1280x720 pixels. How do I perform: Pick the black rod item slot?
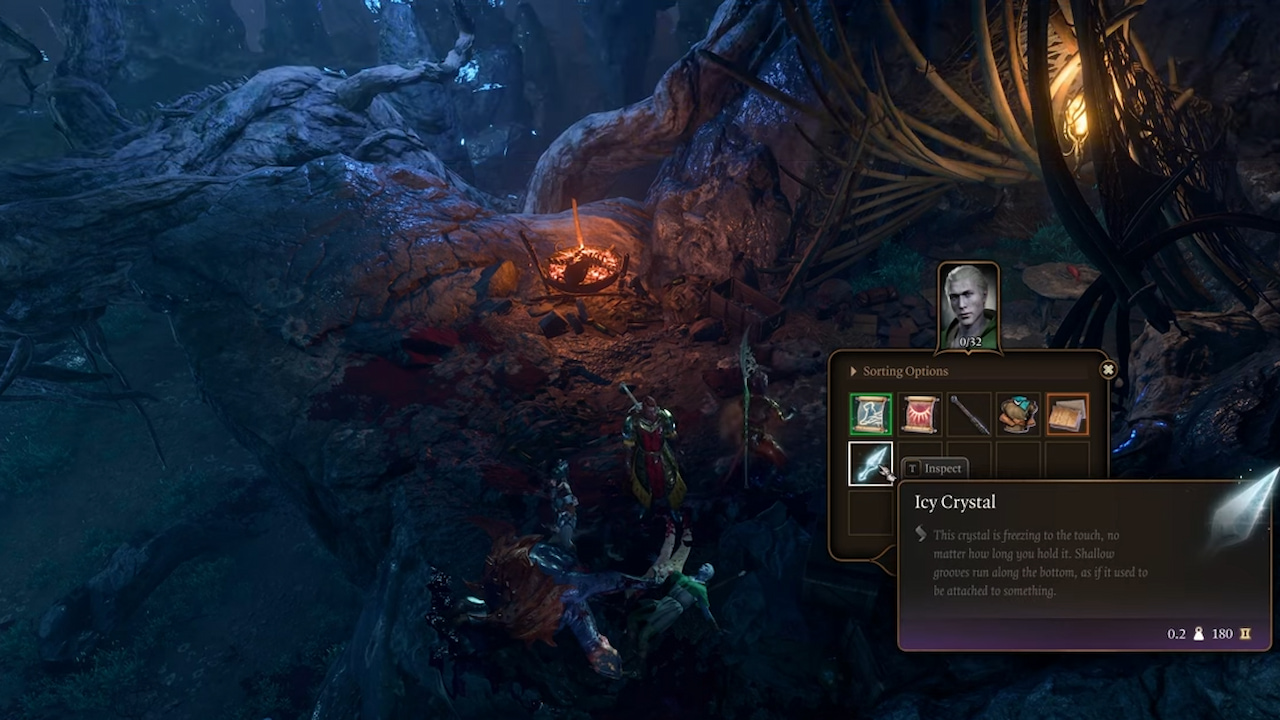[969, 414]
